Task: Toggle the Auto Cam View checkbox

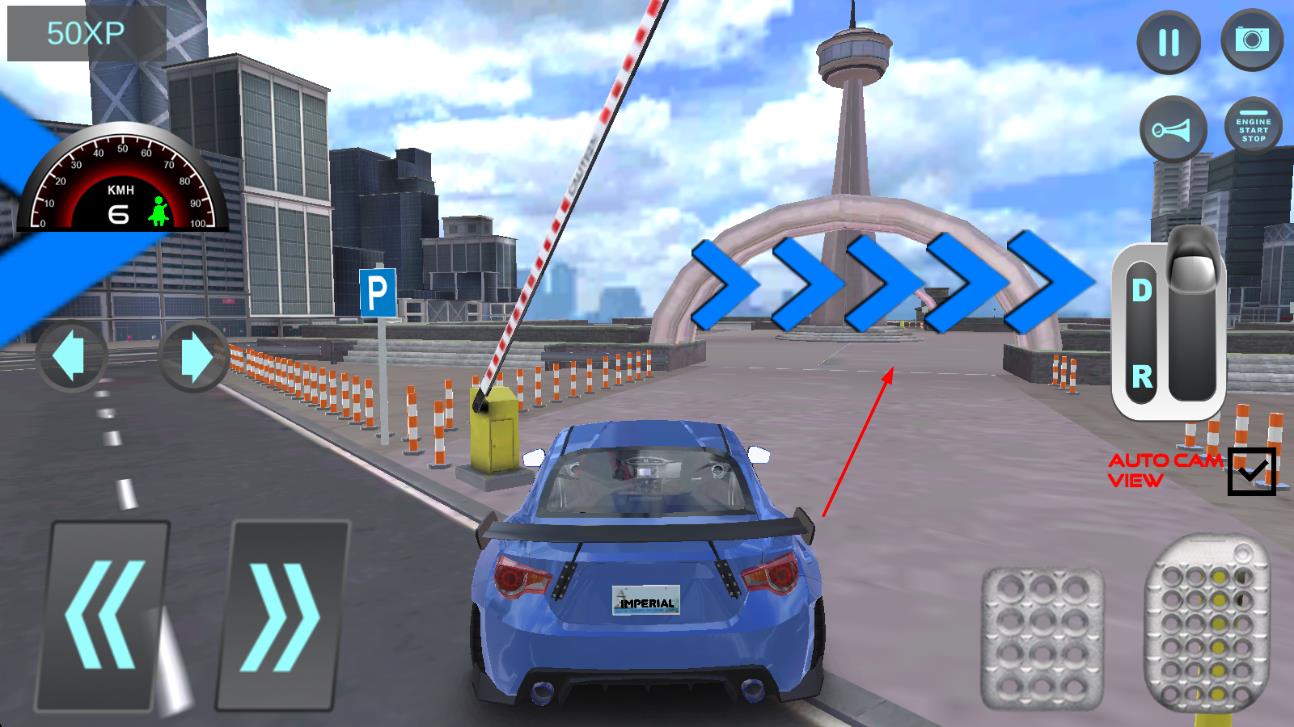Action: (1252, 471)
